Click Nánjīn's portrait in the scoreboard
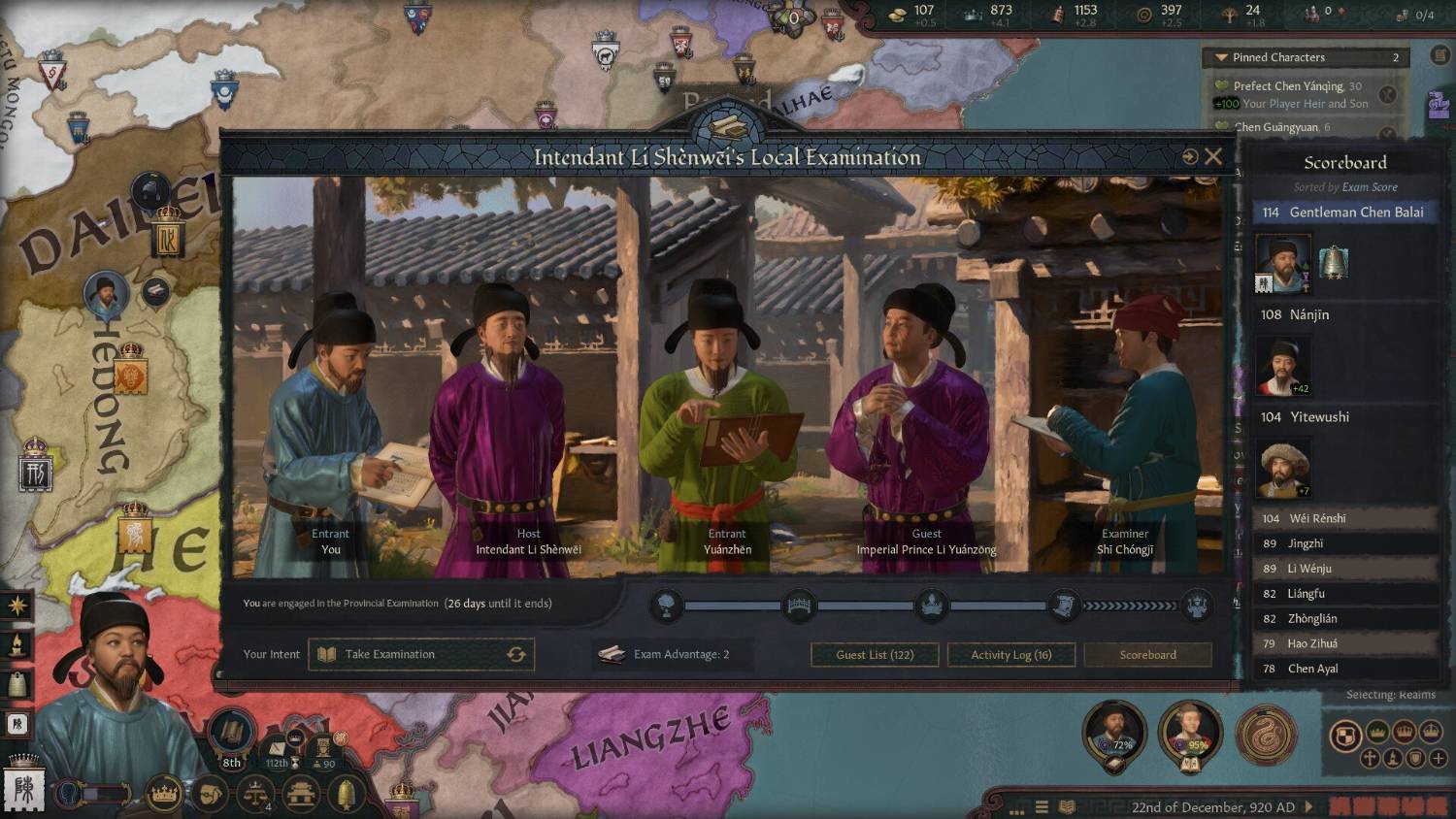This screenshot has height=819, width=1456. 1283,366
